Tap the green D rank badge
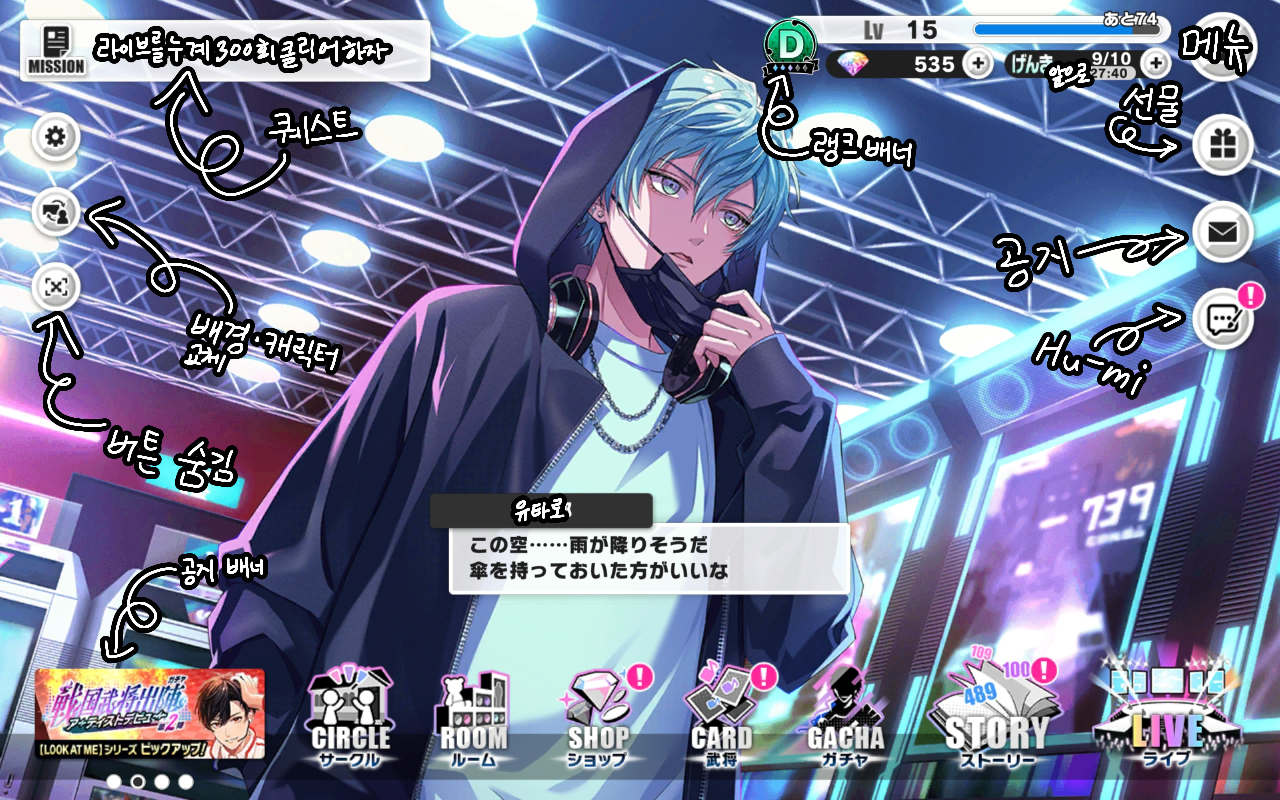1280x800 pixels. (790, 47)
